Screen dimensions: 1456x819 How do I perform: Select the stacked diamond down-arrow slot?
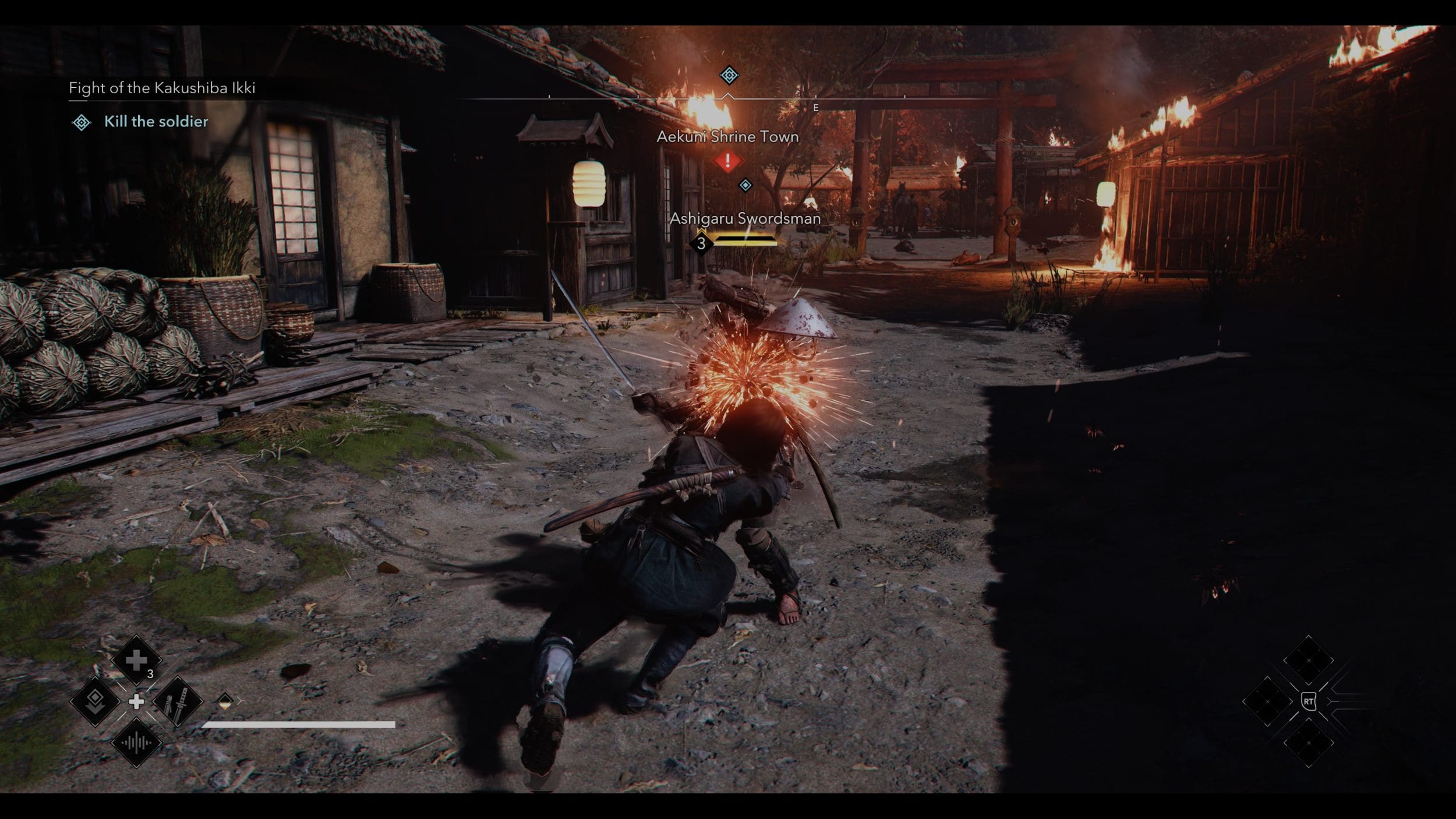95,701
